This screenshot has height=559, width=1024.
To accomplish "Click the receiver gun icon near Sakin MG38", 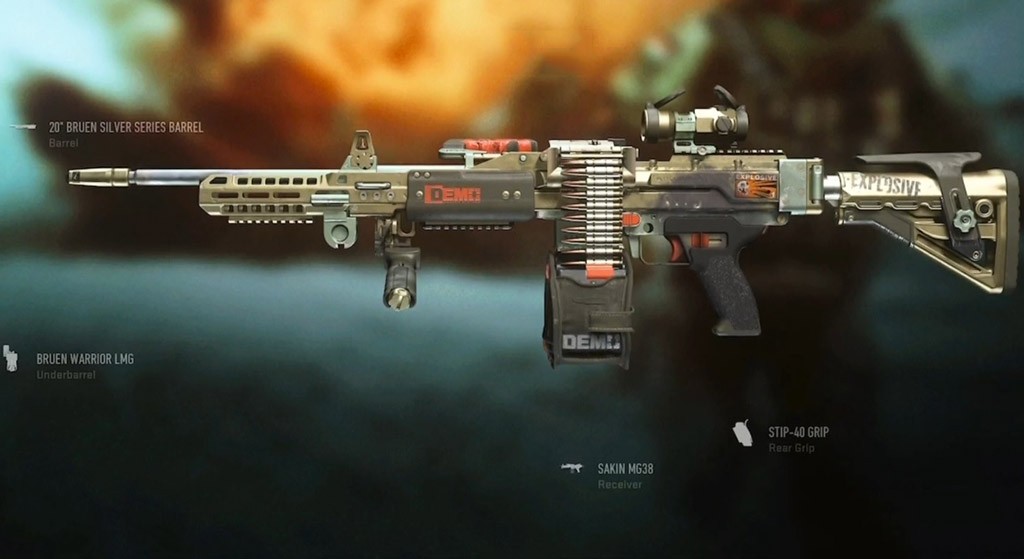I will click(x=572, y=467).
